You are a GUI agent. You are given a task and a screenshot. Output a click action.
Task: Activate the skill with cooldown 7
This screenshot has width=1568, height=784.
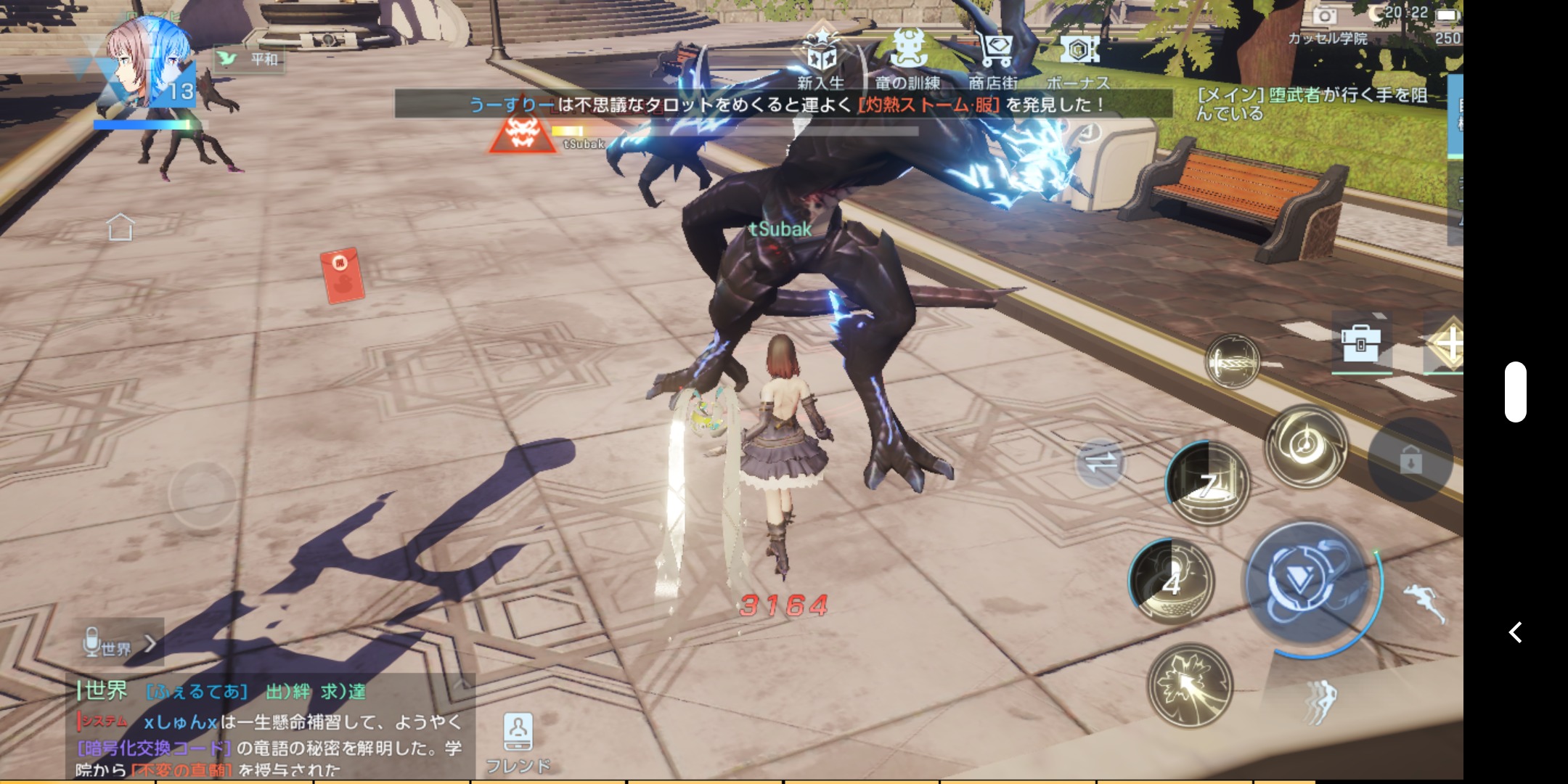pyautogui.click(x=1207, y=484)
